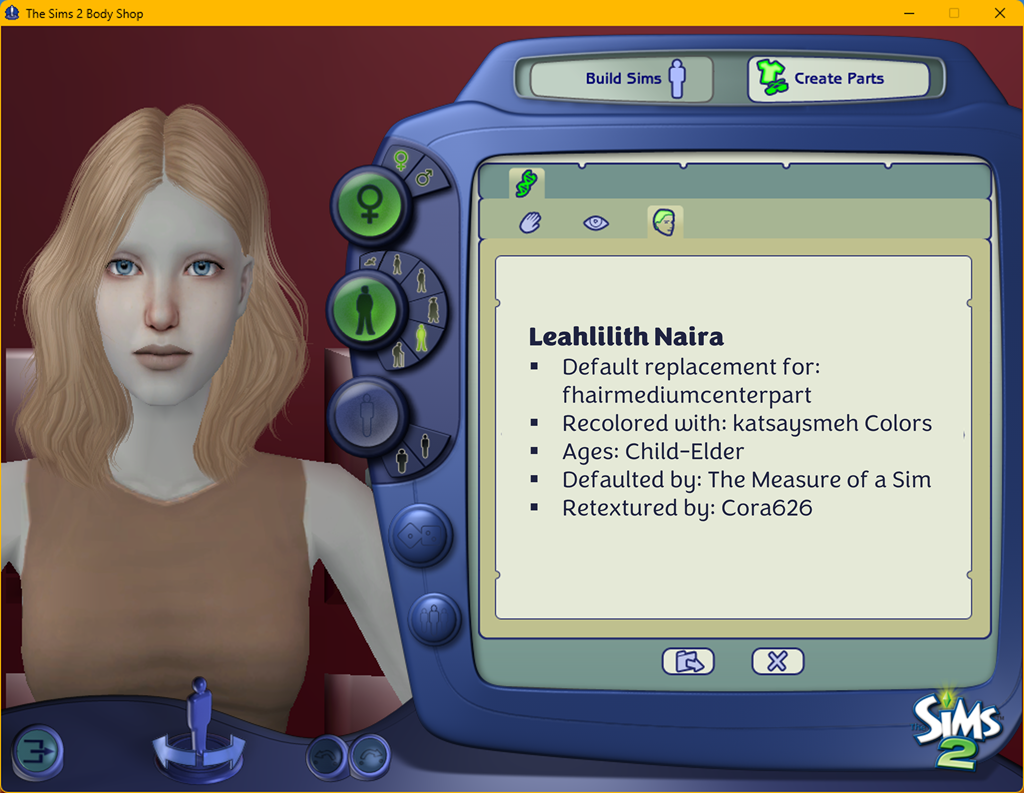
Task: Switch to the eye color tab
Action: point(596,223)
